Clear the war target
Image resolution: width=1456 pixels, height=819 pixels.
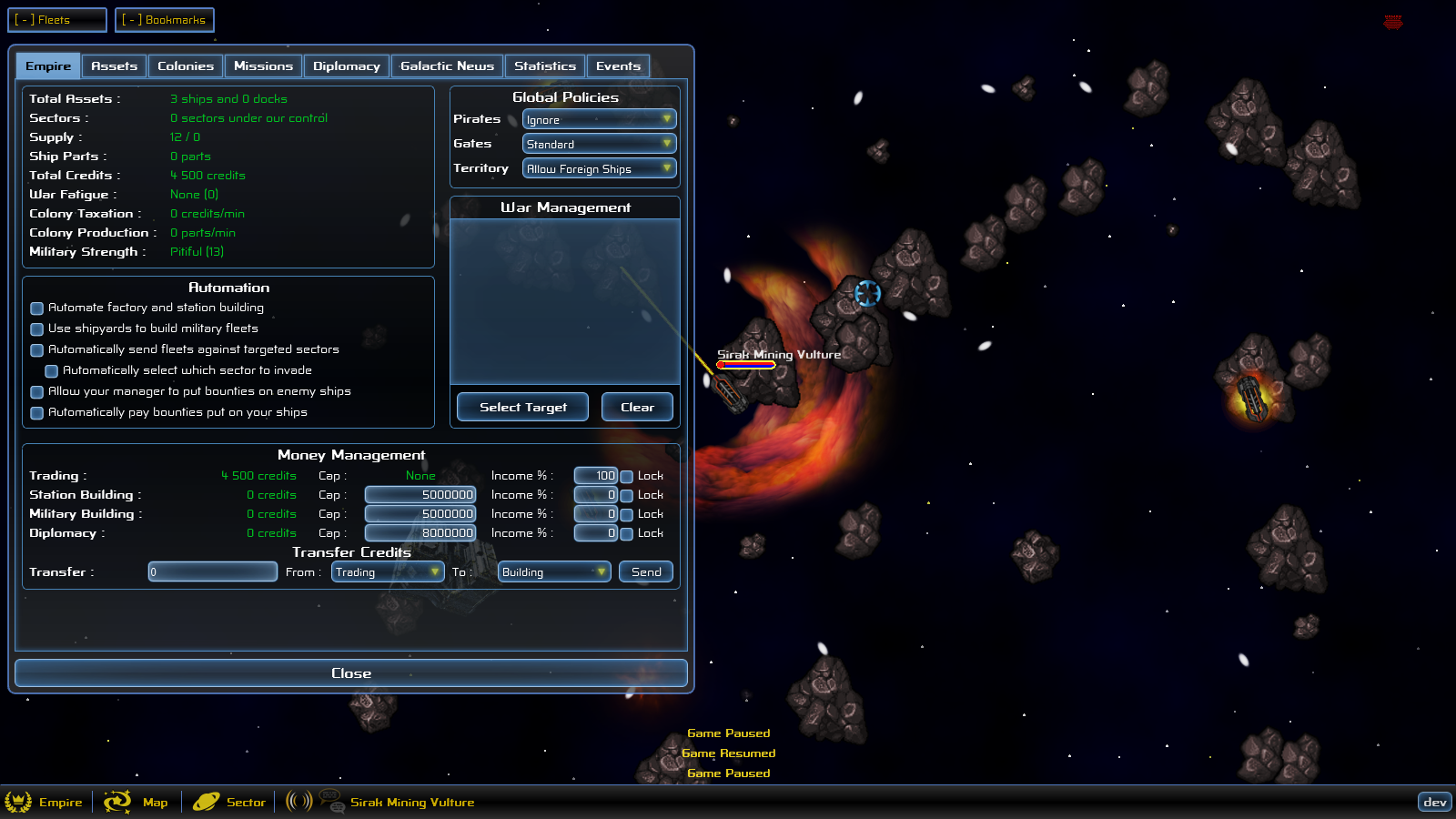[637, 407]
